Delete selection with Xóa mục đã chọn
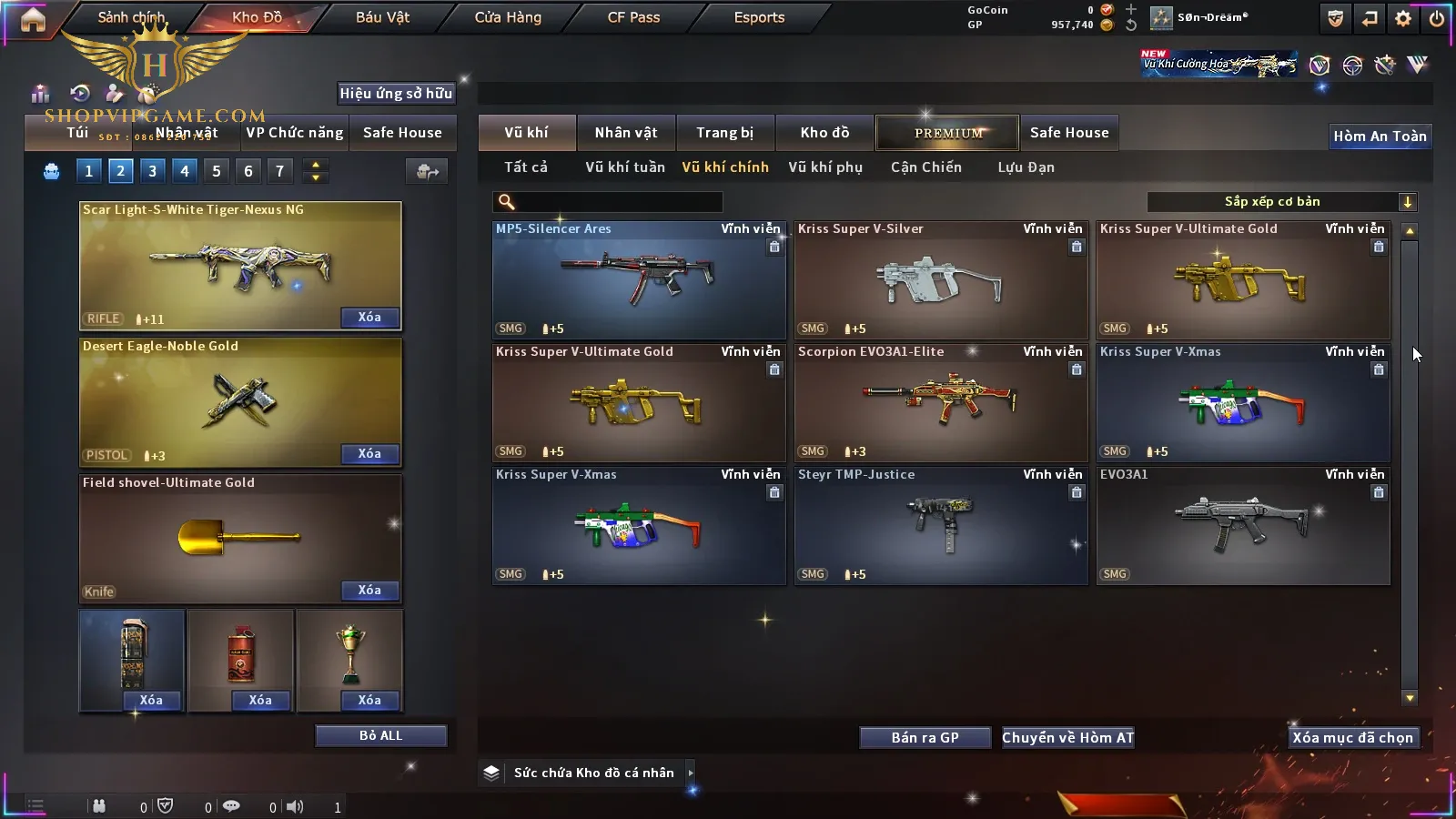Viewport: 1456px width, 819px height. (1352, 738)
